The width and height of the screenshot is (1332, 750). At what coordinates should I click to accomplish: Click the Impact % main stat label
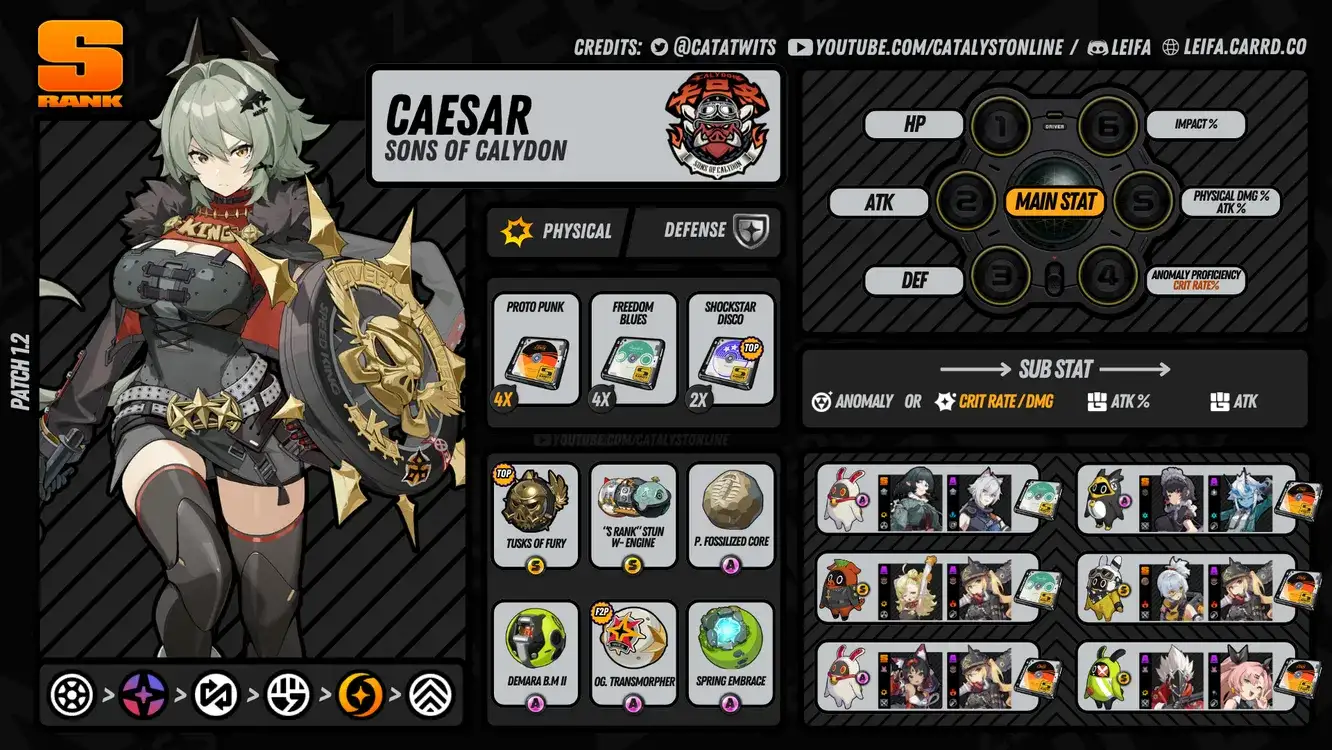coord(1194,125)
